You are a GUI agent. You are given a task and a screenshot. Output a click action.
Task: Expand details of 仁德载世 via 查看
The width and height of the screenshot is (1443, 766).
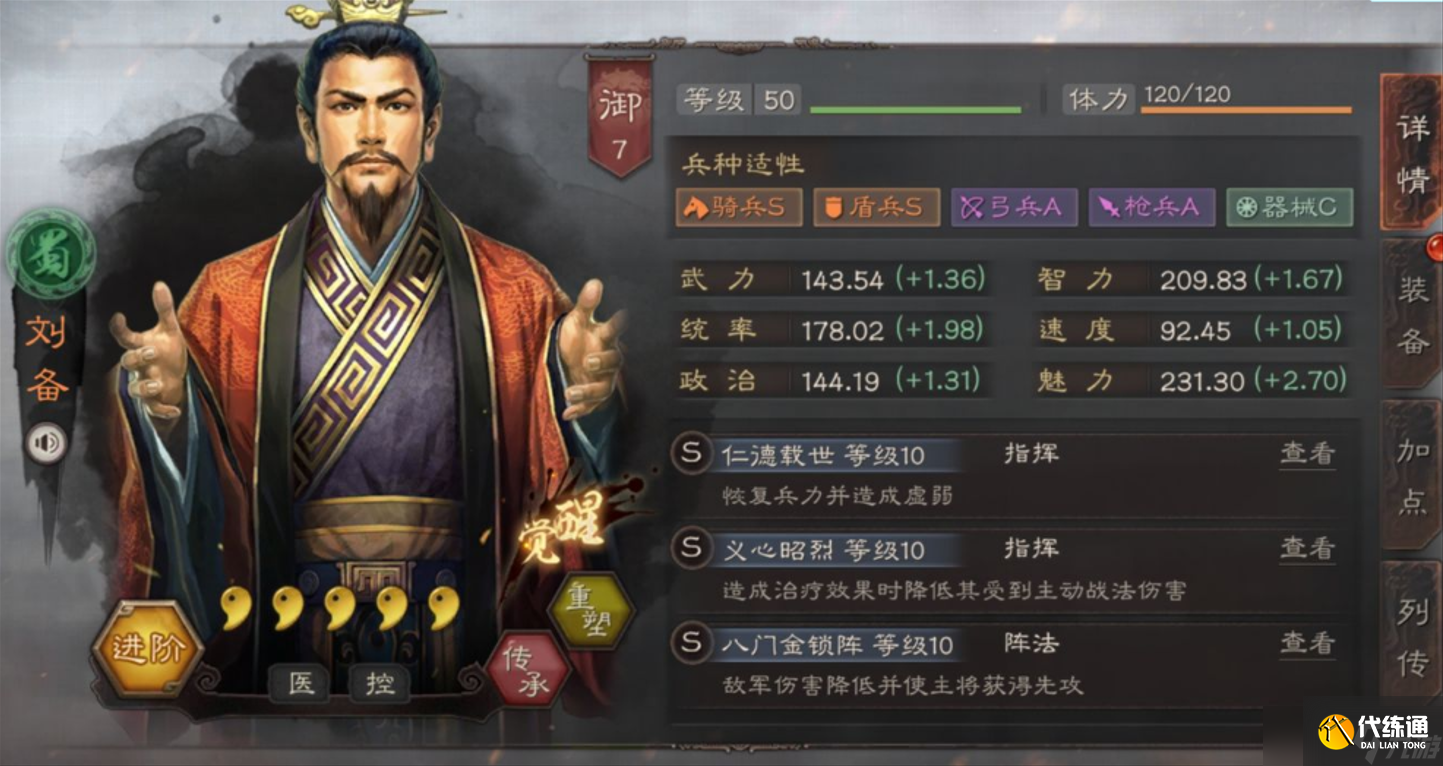[1310, 455]
